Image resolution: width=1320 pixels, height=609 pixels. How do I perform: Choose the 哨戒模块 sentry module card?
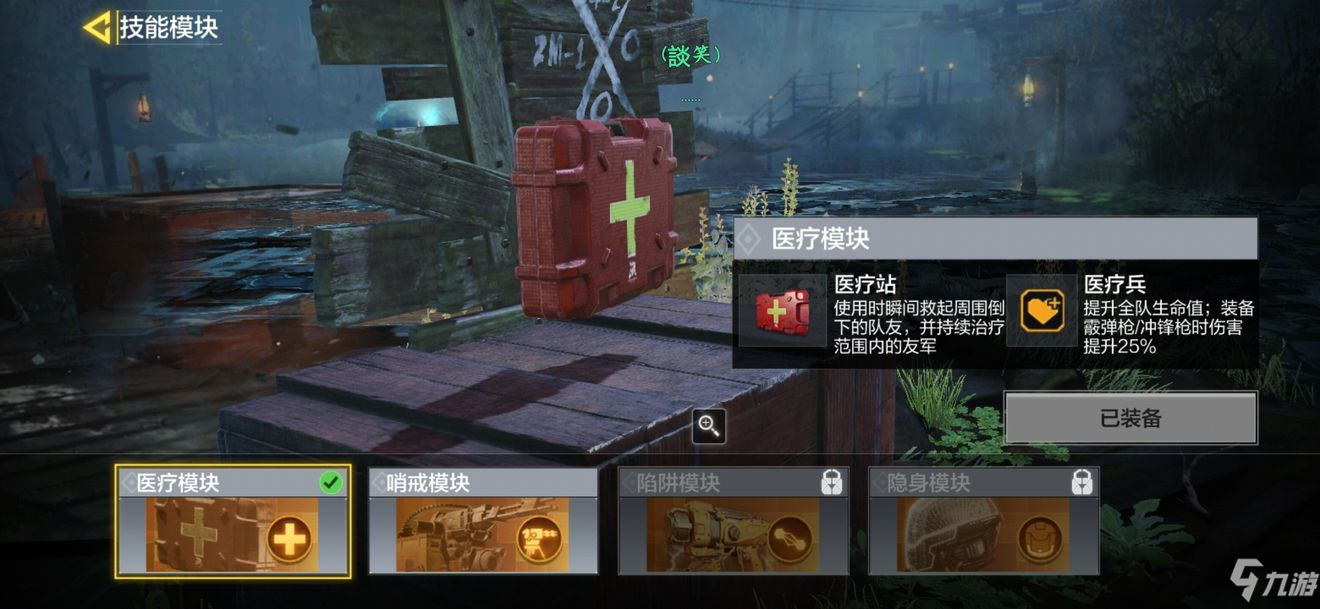tap(483, 521)
